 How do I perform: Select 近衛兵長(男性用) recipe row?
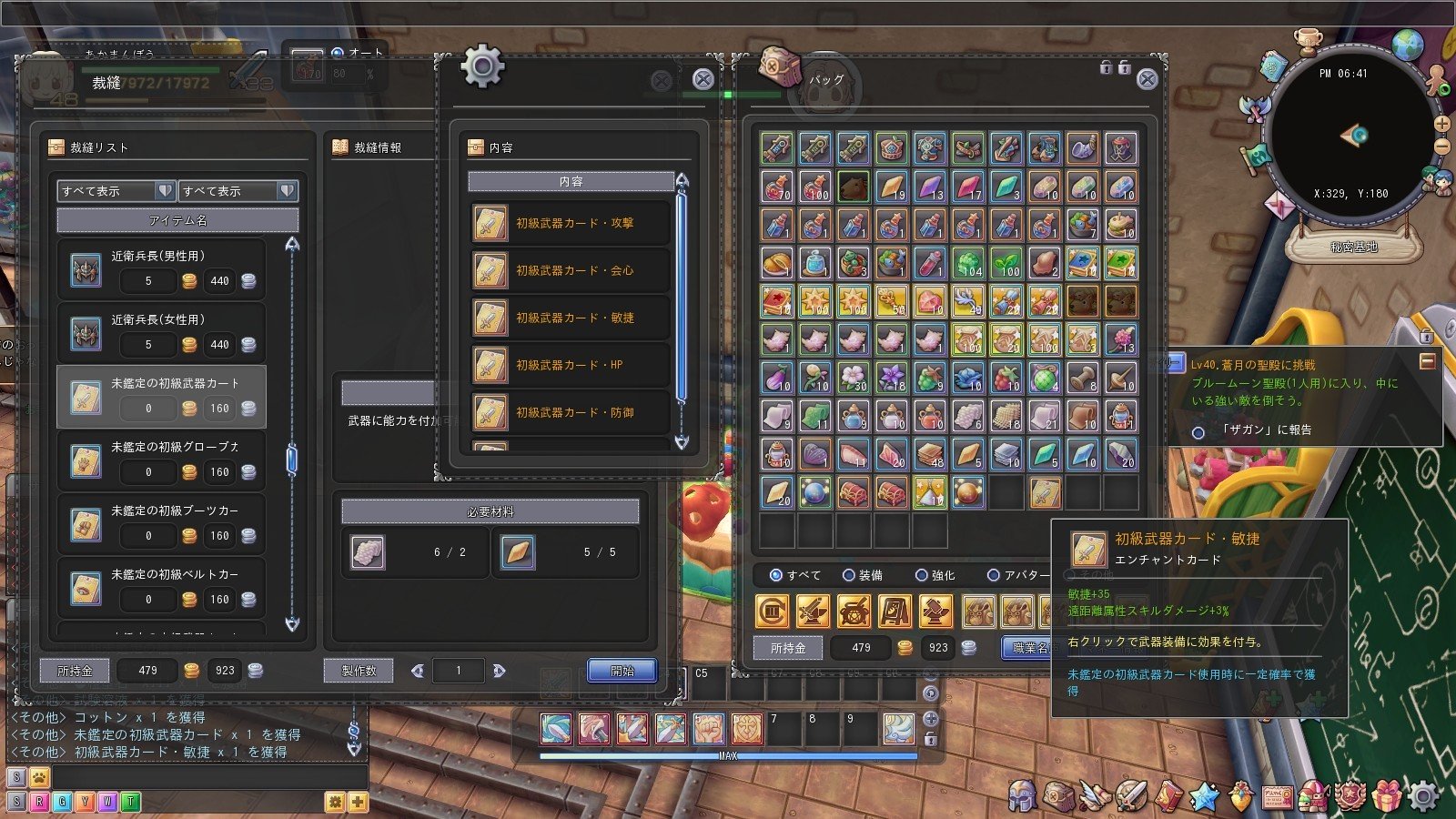[x=161, y=269]
